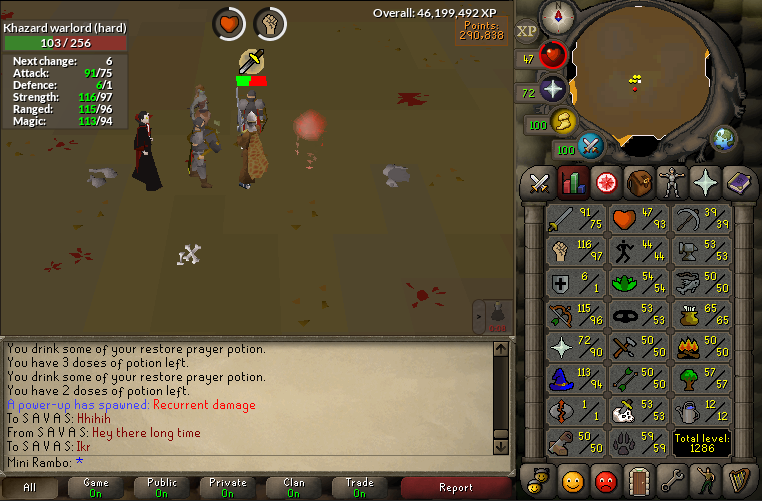This screenshot has height=501, width=762.
Task: Open the logout door tab
Action: point(637,479)
